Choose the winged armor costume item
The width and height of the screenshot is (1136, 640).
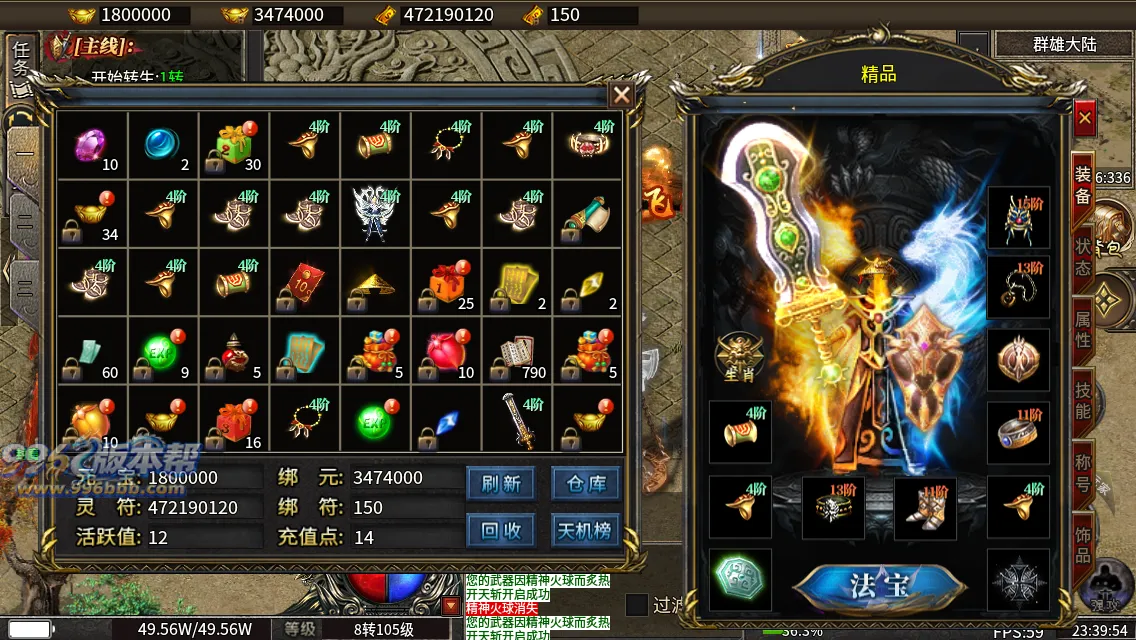point(375,214)
